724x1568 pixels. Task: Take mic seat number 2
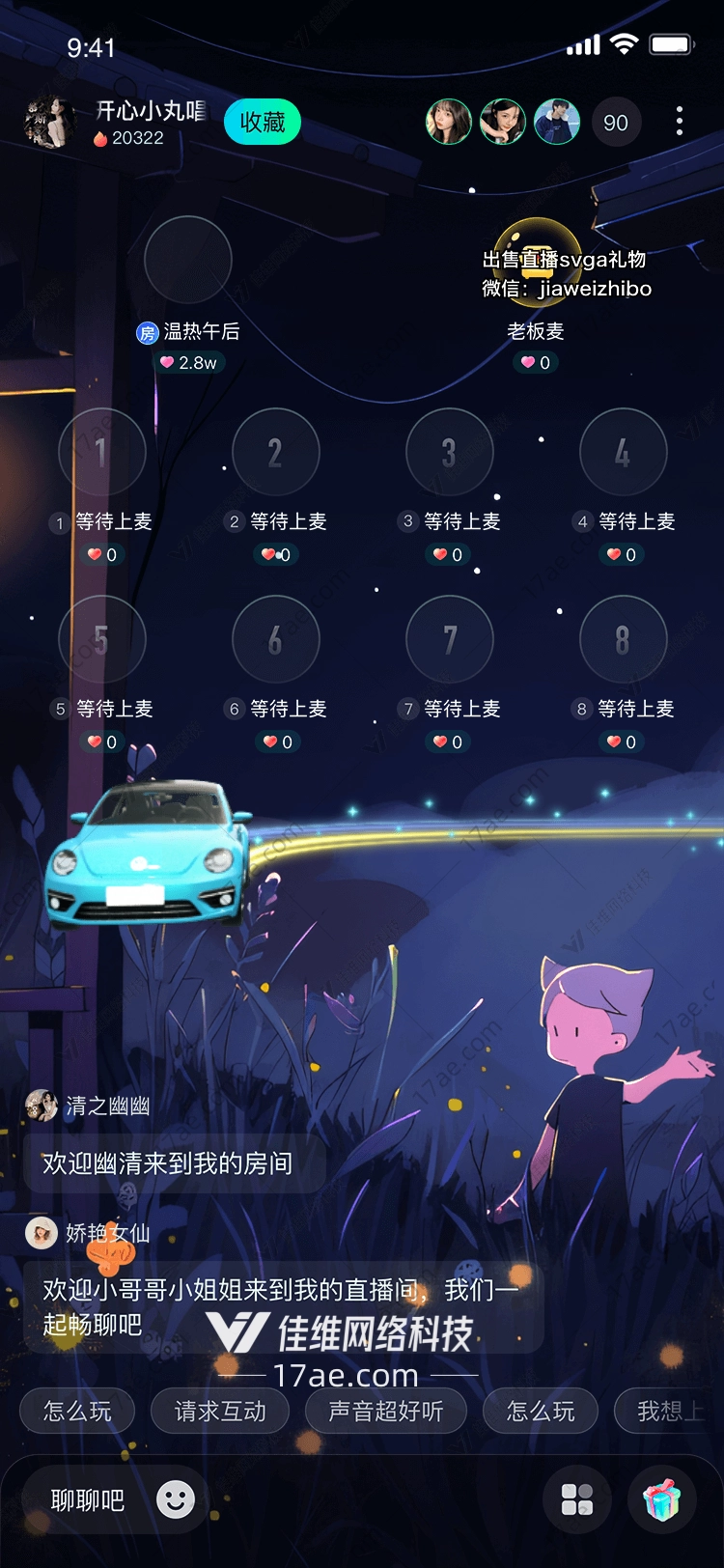[276, 452]
